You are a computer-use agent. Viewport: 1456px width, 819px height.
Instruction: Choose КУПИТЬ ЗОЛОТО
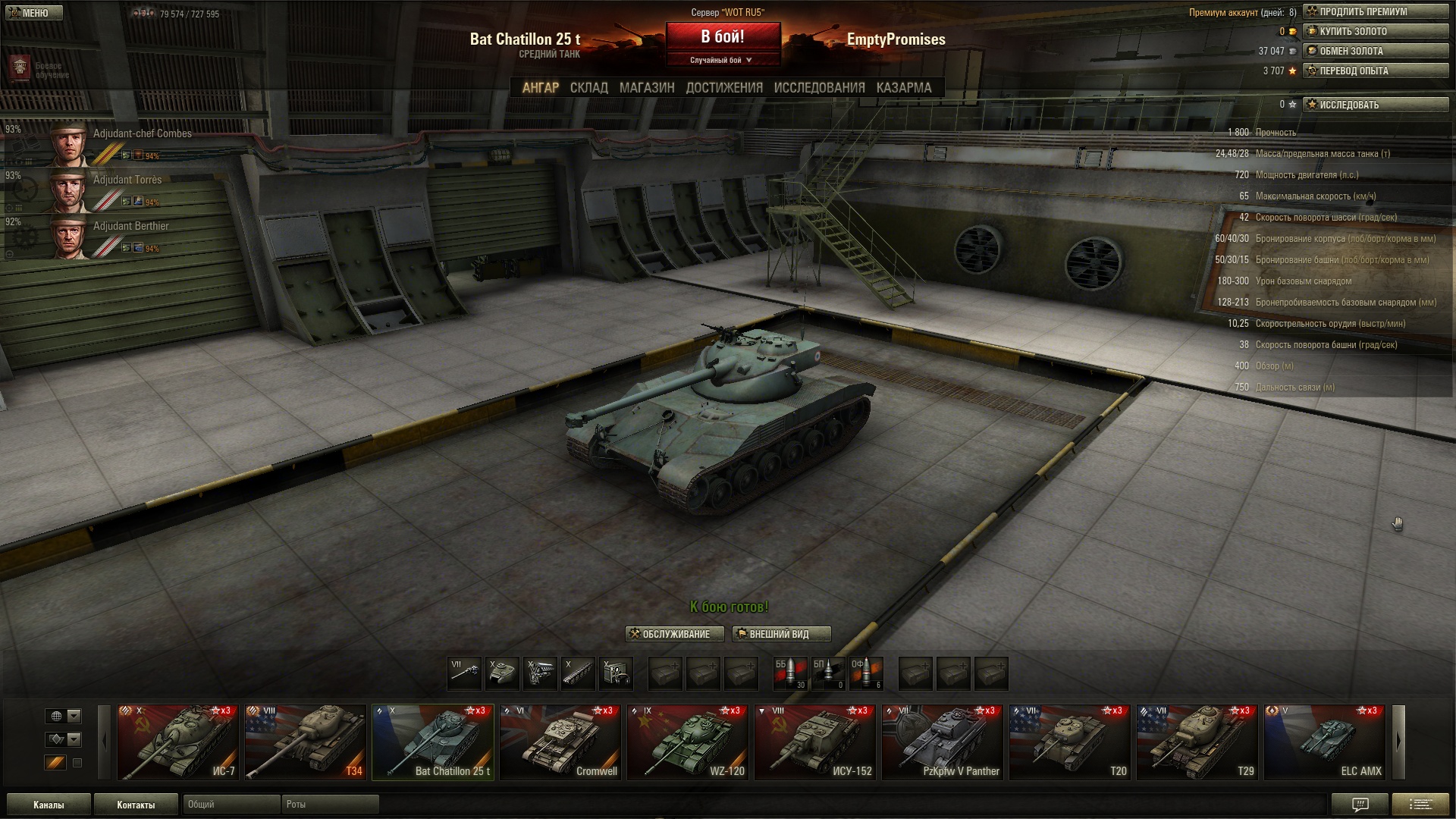[1375, 32]
